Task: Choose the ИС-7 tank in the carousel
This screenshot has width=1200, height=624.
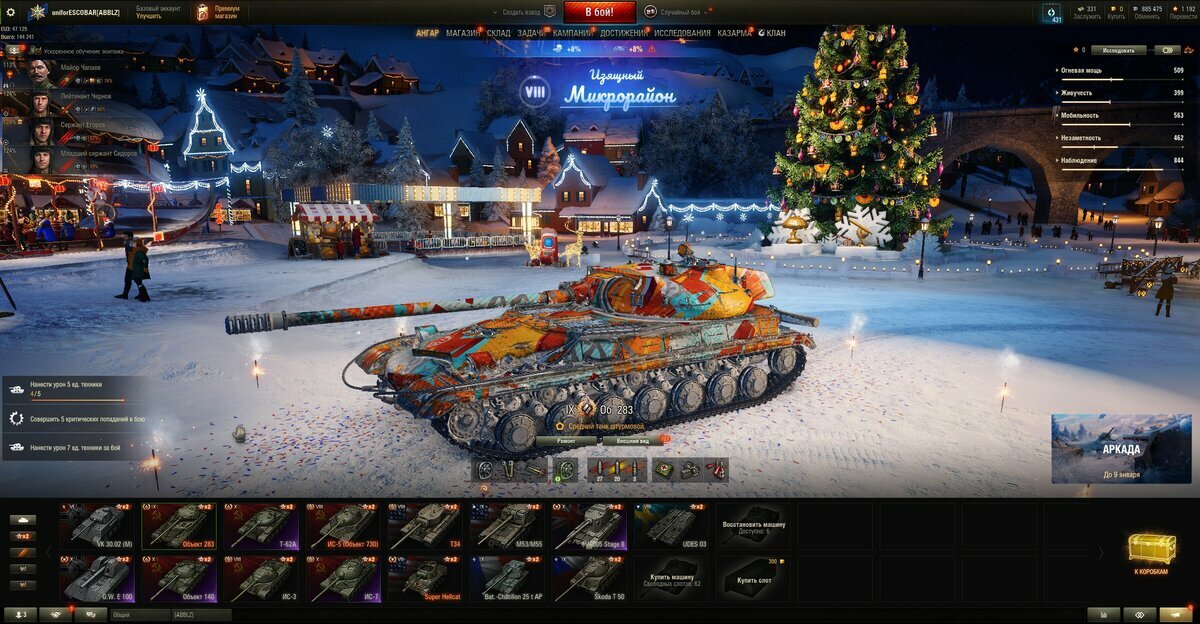Action: click(343, 579)
